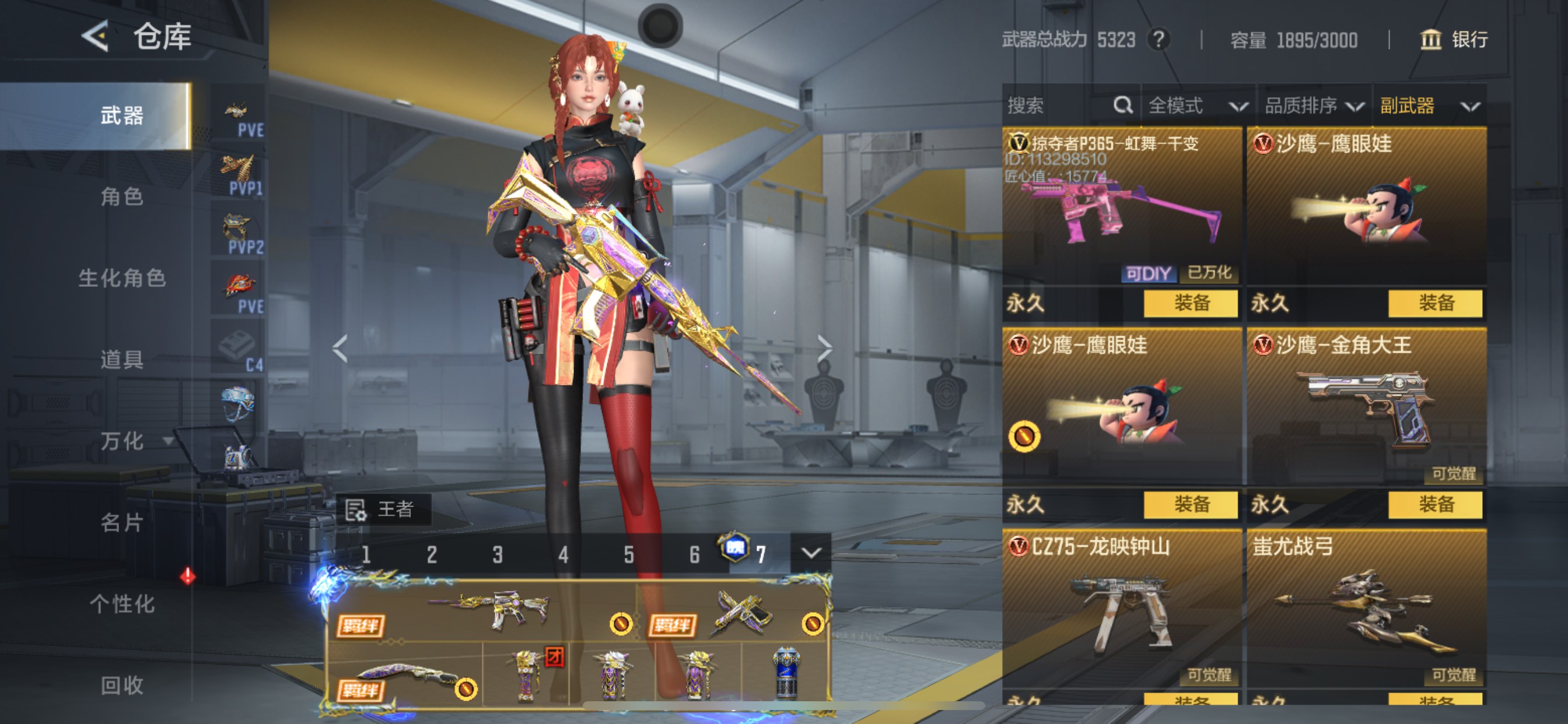Screen dimensions: 1568x724
Task: Click the 搜索 search input field
Action: point(1047,106)
